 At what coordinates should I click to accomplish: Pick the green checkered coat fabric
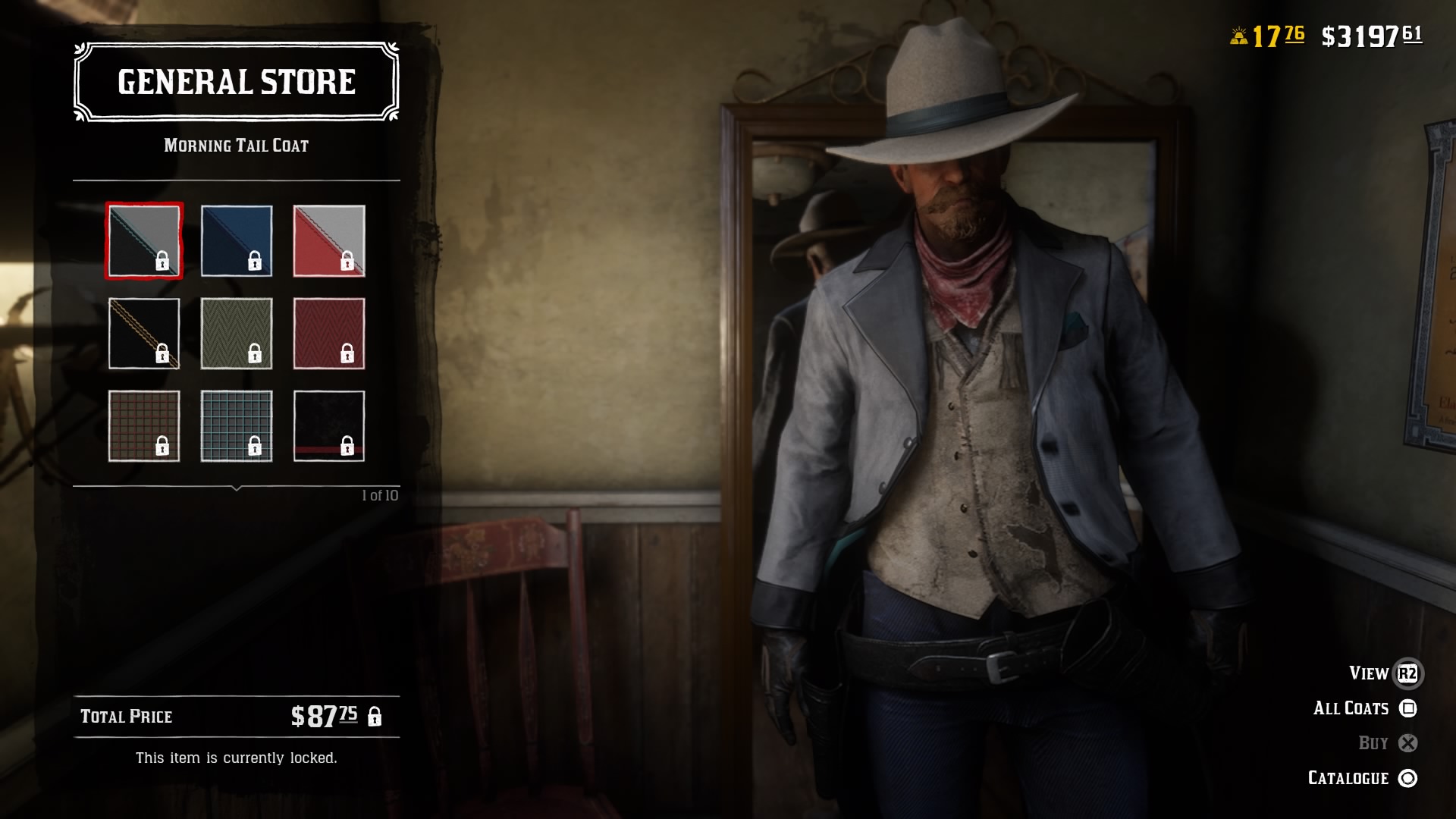(x=237, y=426)
